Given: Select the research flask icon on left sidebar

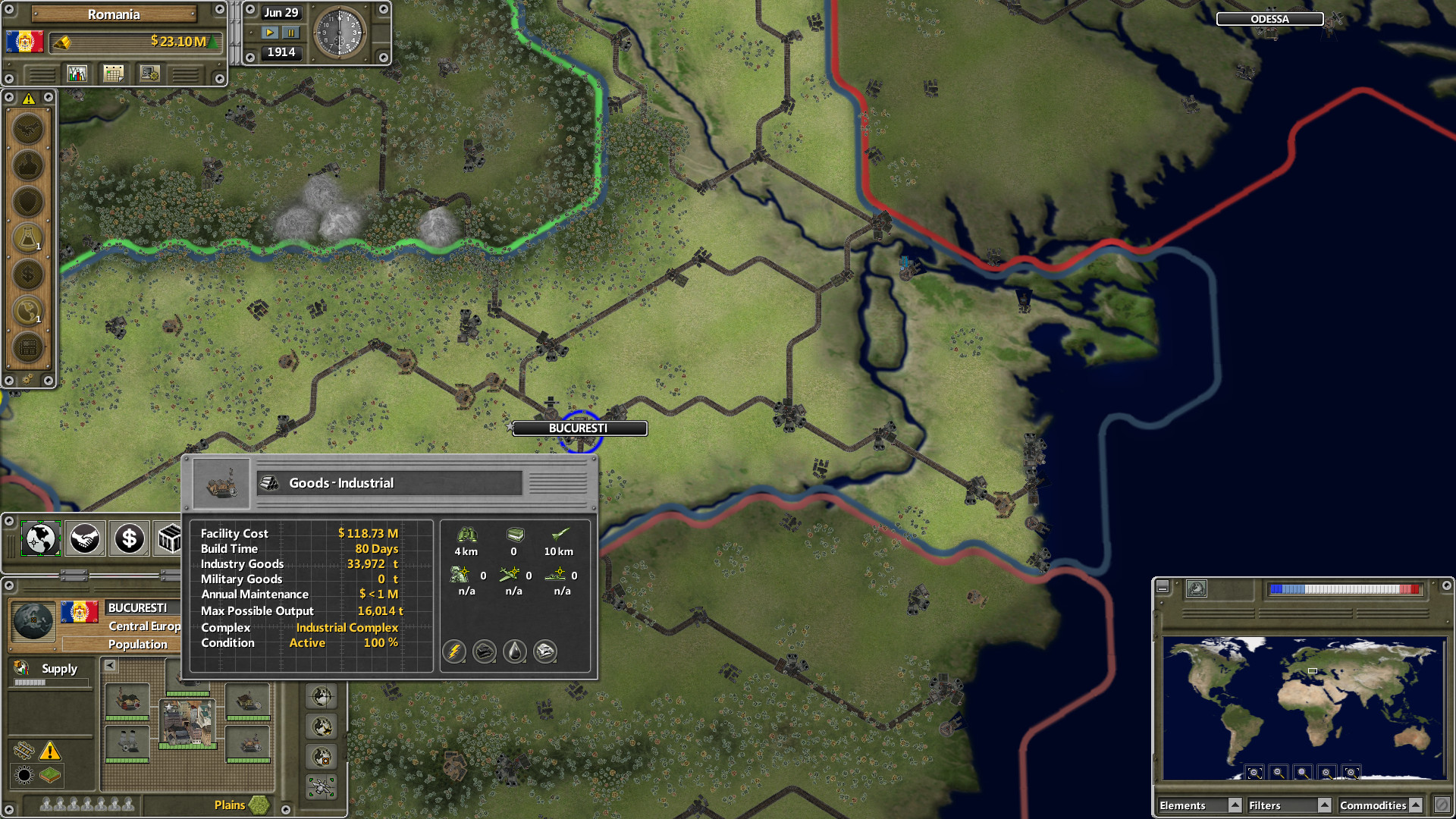Looking at the screenshot, I should 29,237.
